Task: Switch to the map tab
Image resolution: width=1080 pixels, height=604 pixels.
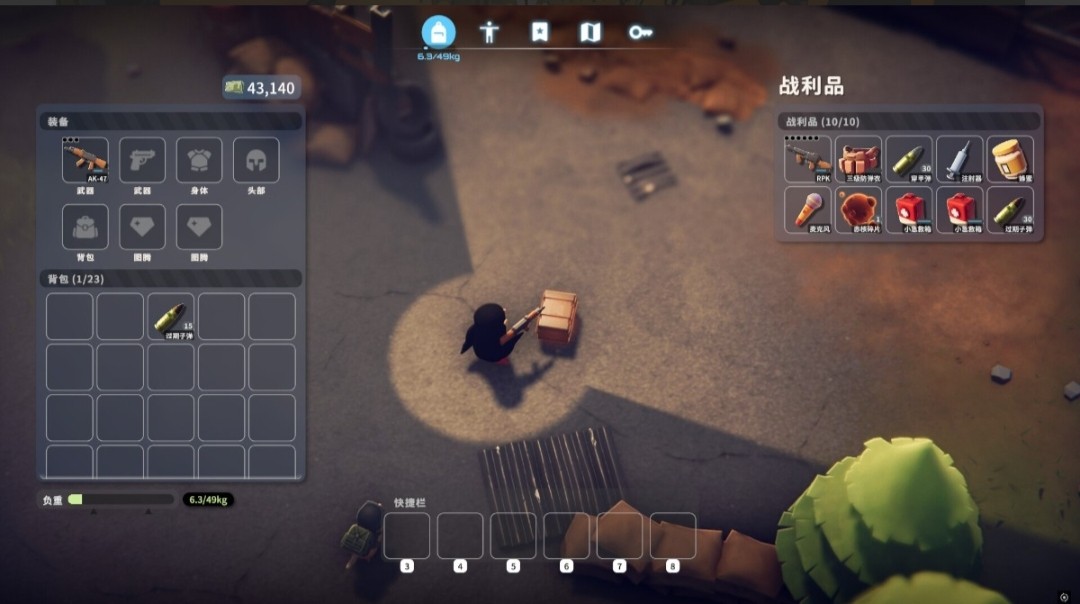Action: (x=590, y=32)
